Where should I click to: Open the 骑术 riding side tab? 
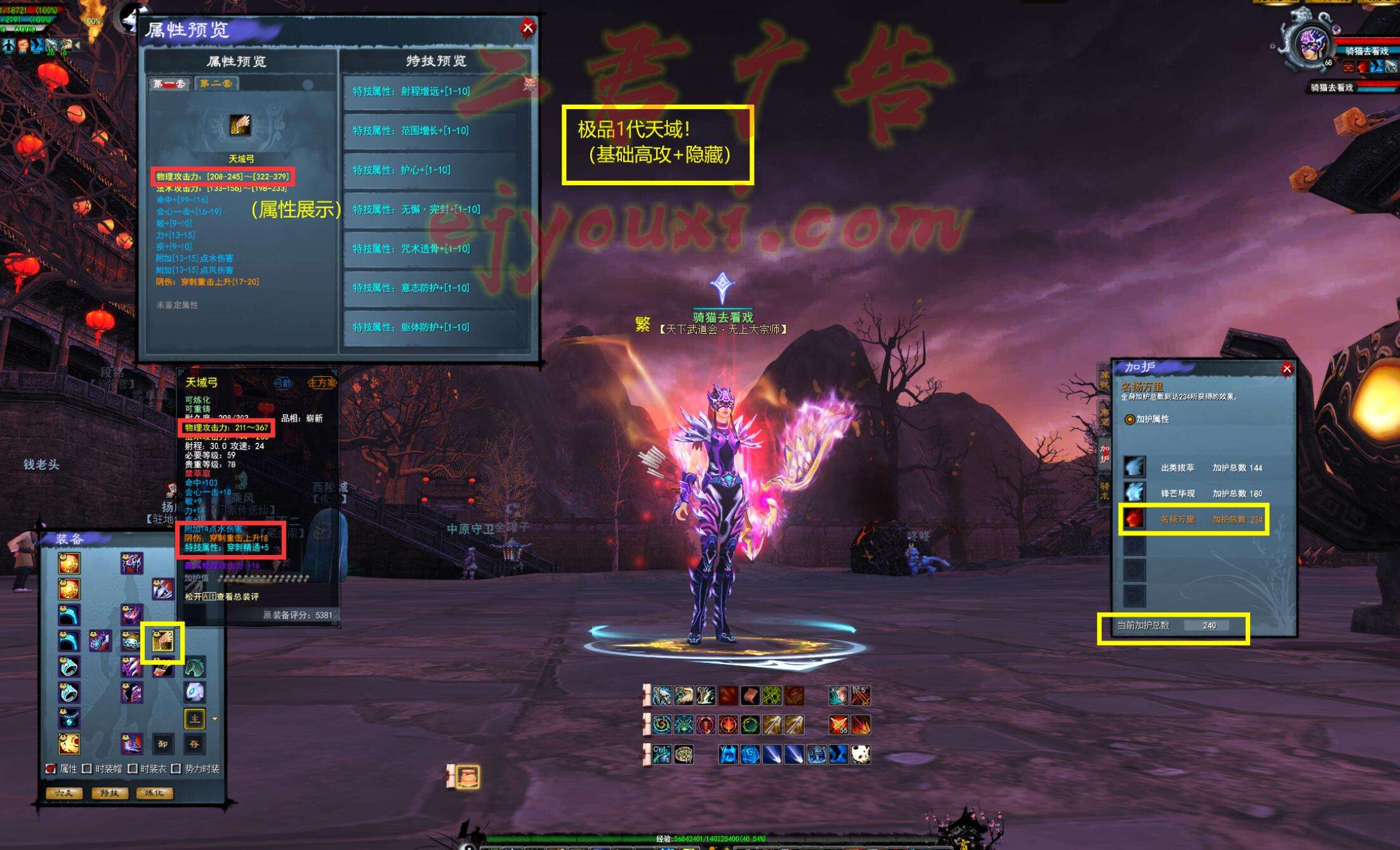[x=1105, y=491]
